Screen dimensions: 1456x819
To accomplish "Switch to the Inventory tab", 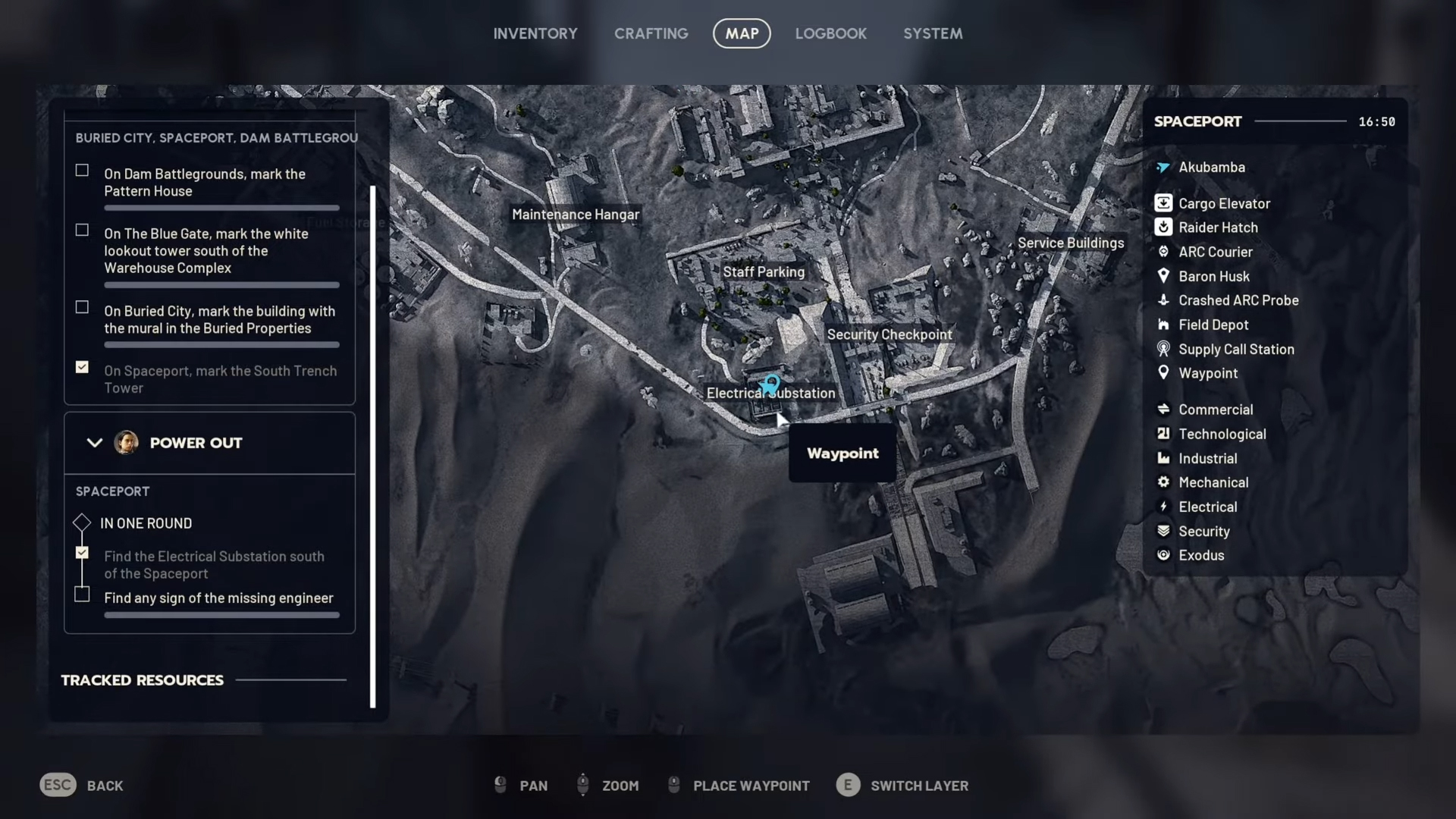I will click(535, 33).
